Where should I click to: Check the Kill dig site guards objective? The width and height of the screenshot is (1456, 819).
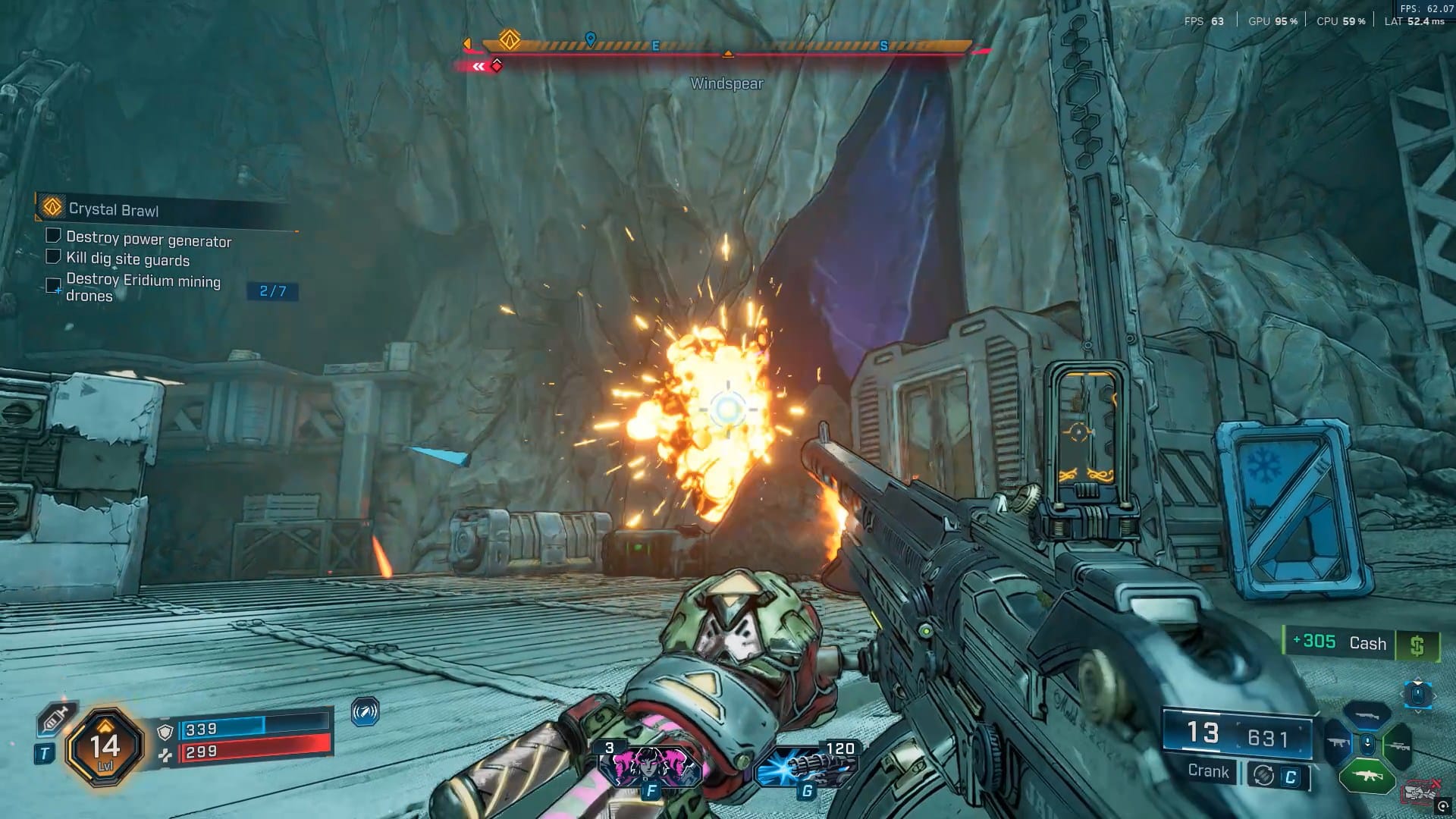tap(53, 256)
